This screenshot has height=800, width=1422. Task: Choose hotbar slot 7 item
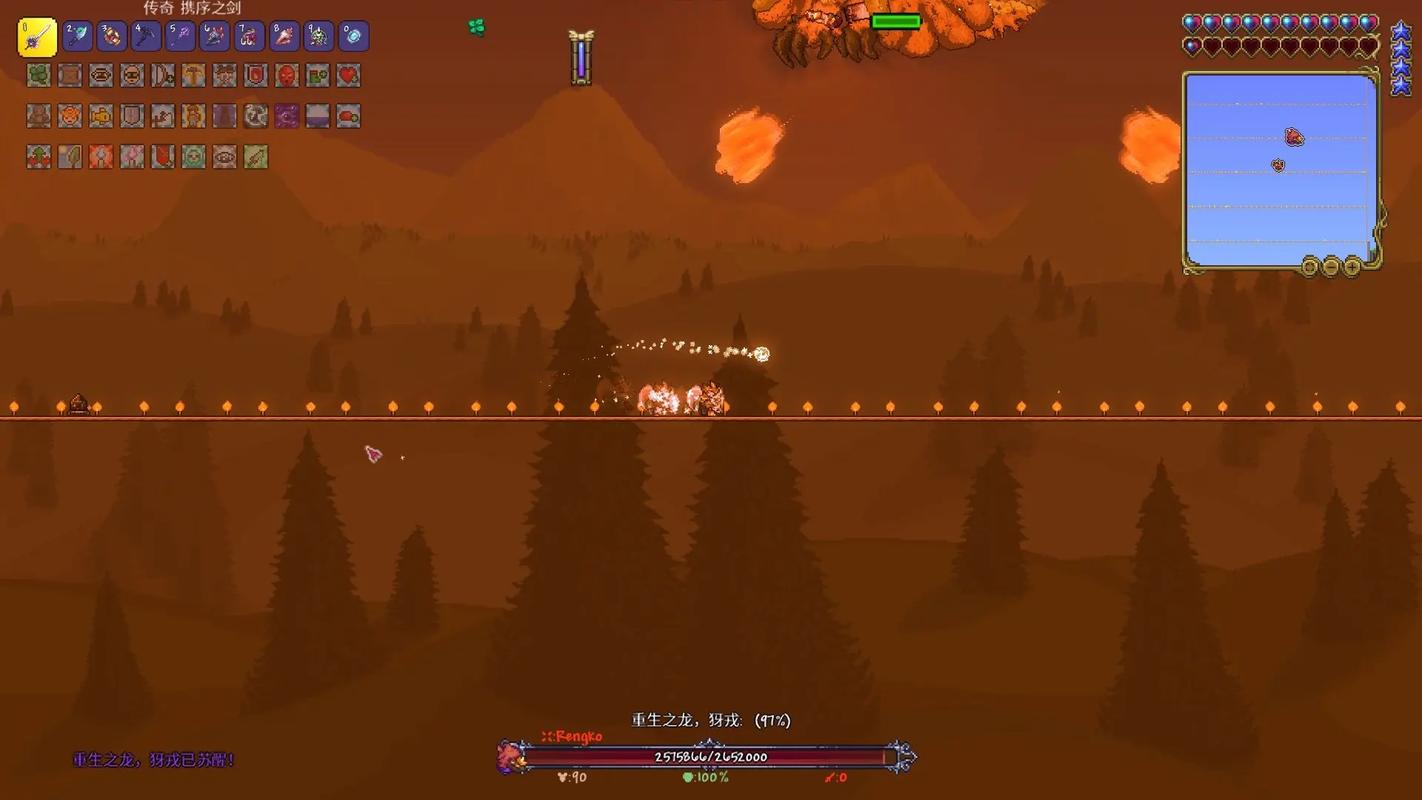pos(250,37)
